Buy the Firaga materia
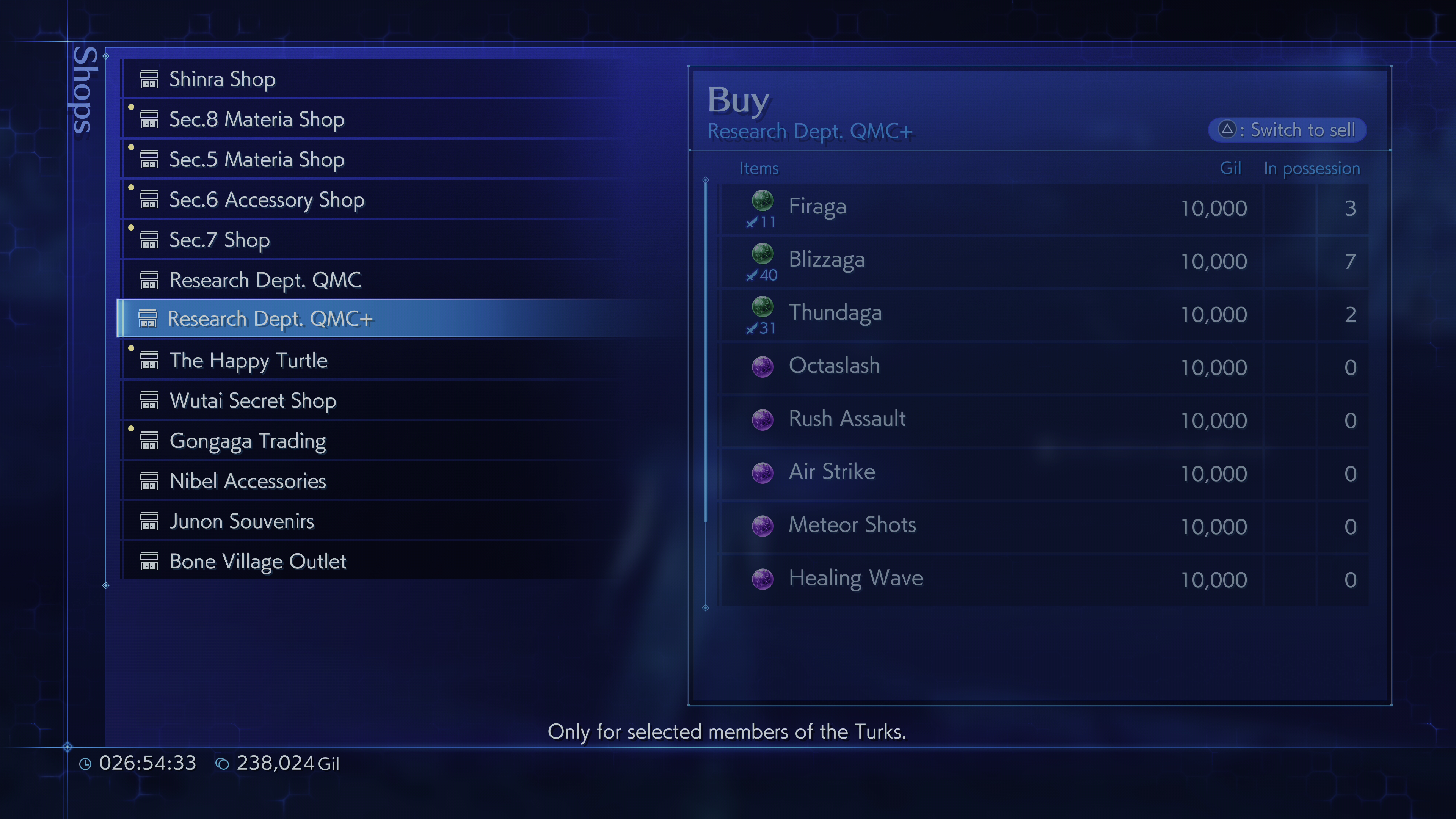The height and width of the screenshot is (819, 1456). click(817, 207)
